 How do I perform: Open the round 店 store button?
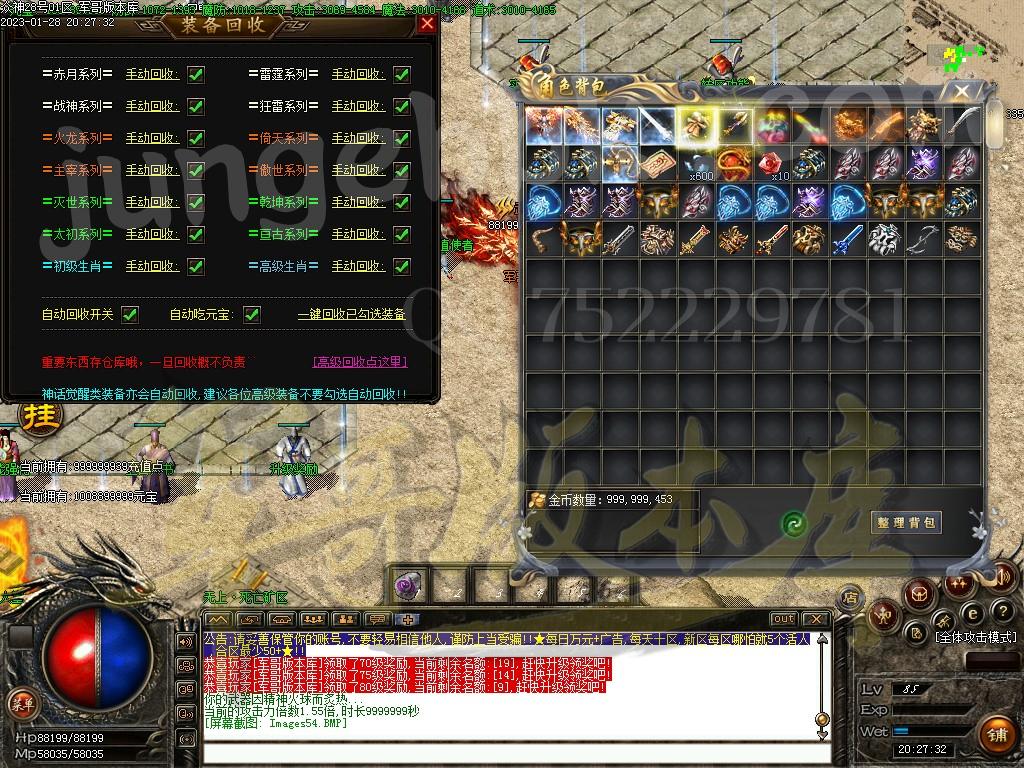click(851, 598)
